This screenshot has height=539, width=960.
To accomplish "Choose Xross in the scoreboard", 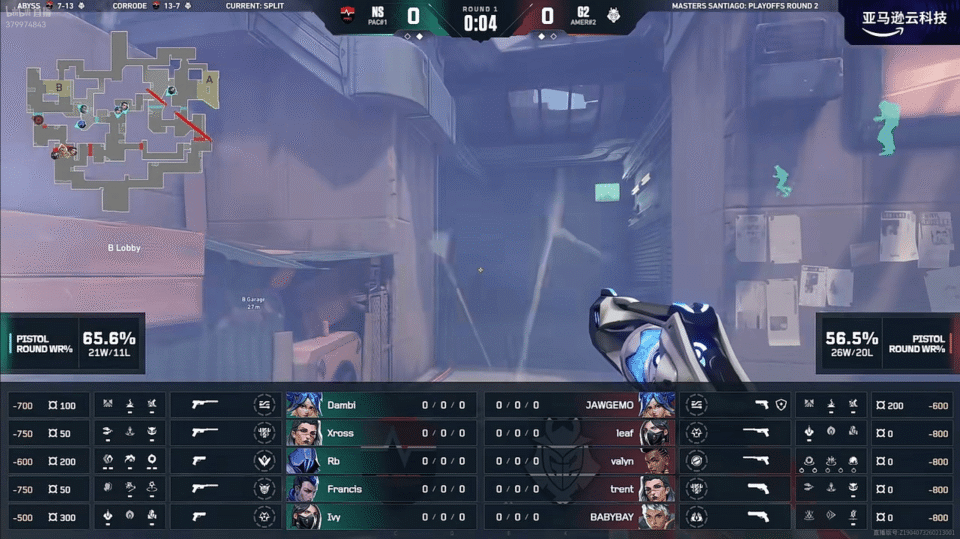I will point(380,433).
